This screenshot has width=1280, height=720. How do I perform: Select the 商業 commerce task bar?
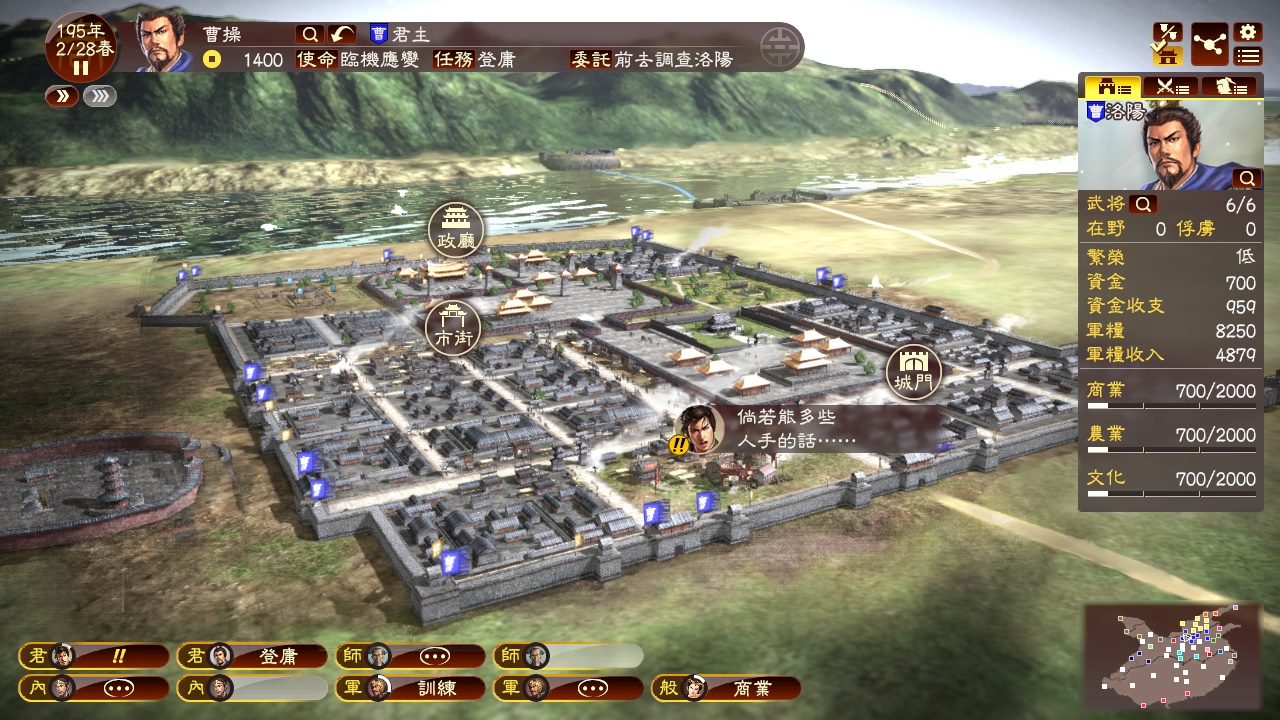[x=727, y=688]
